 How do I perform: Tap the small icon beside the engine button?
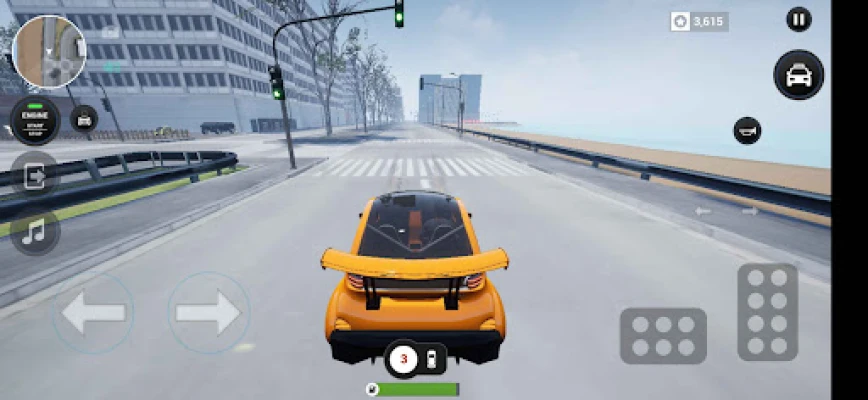[85, 119]
